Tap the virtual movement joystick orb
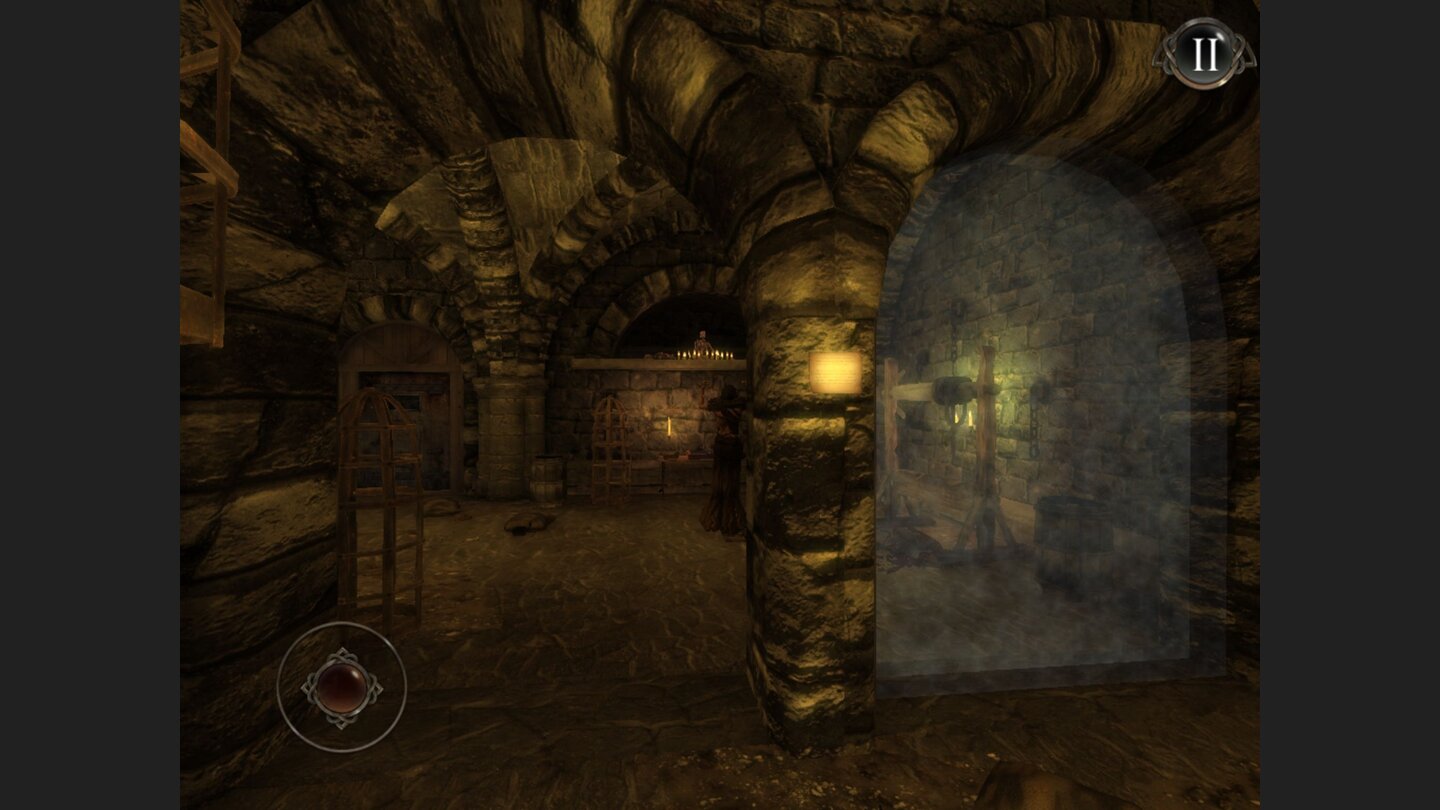The height and width of the screenshot is (810, 1440). point(345,685)
